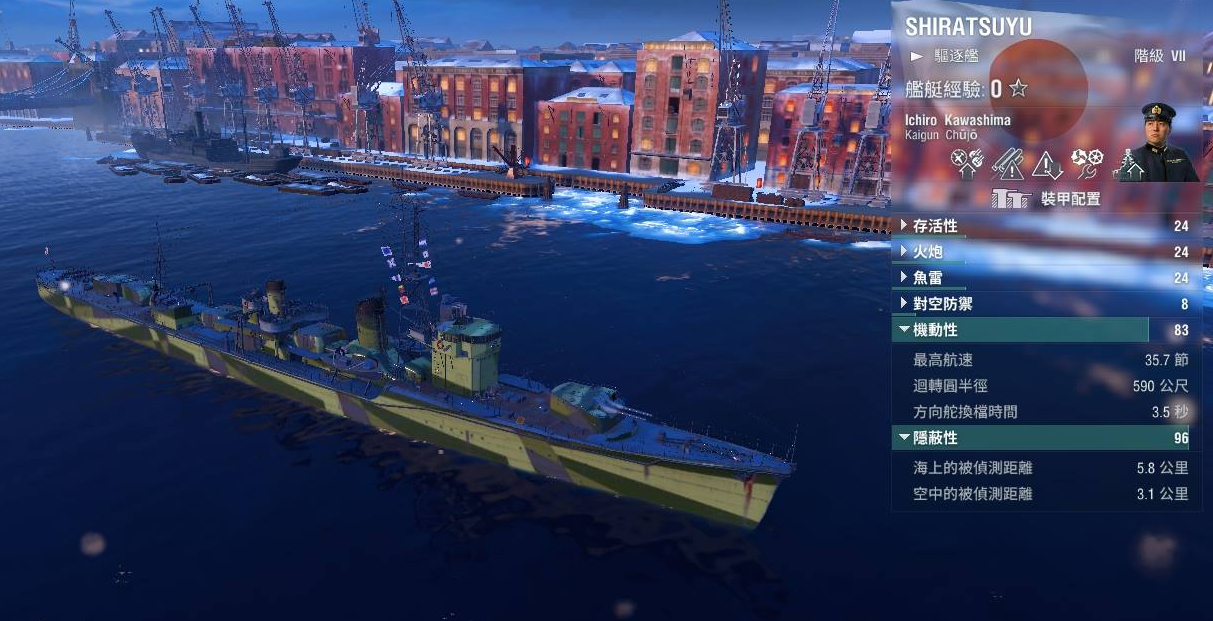Expand the 火炮 artillery stats section
Screen dimensions: 1213x621
pyautogui.click(x=919, y=252)
